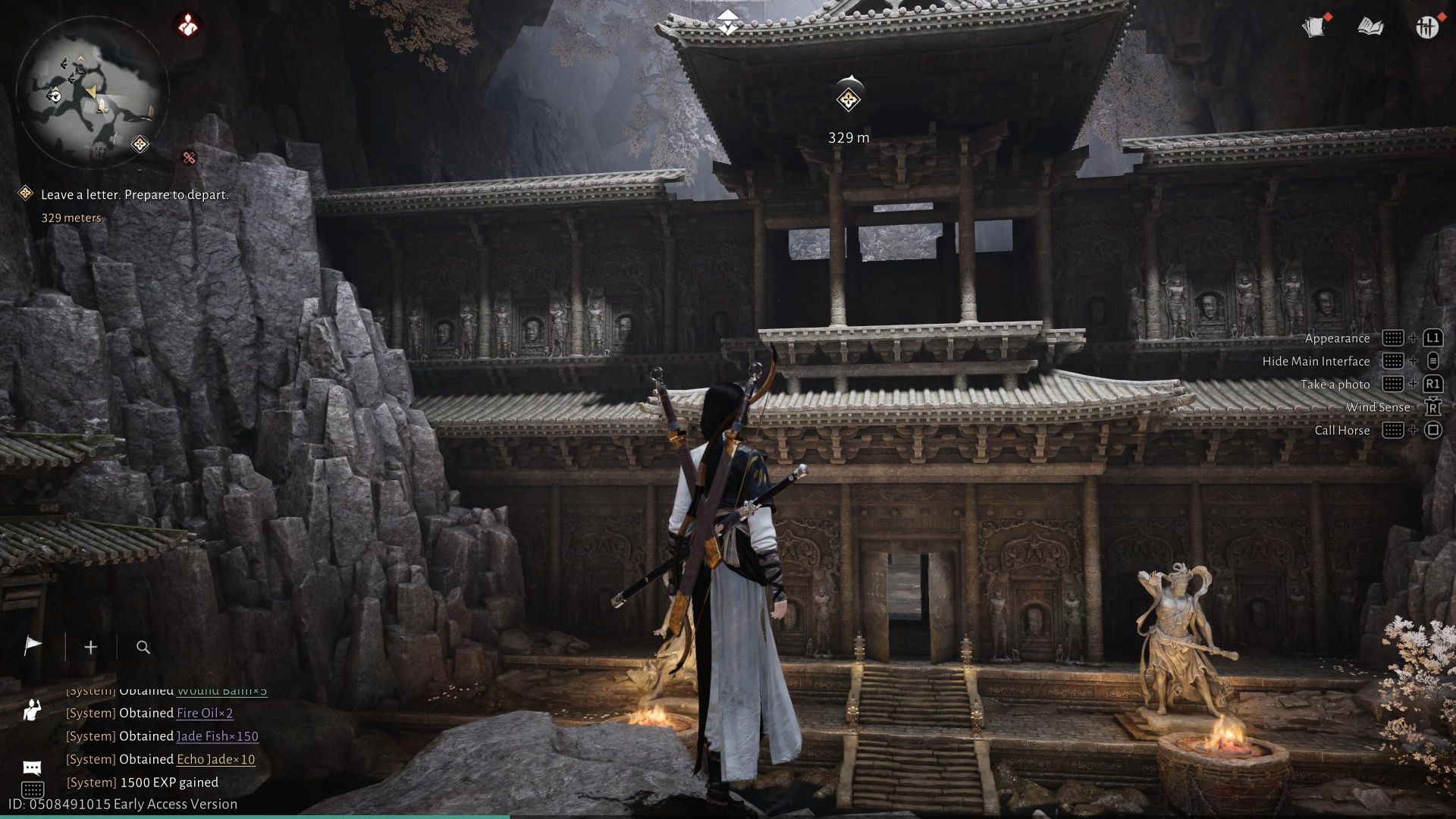
Task: Click the red character figure icon beside the minimap
Action: pos(187,26)
